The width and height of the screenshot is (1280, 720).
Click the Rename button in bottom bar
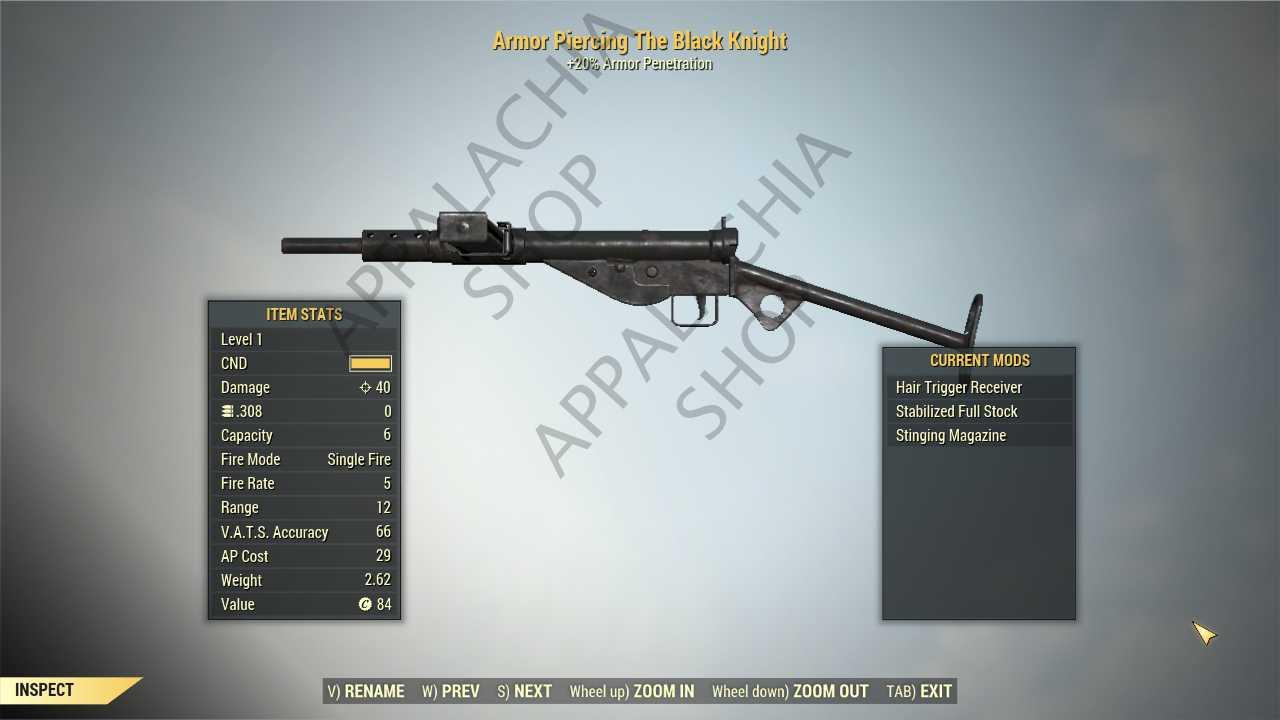pyautogui.click(x=366, y=691)
